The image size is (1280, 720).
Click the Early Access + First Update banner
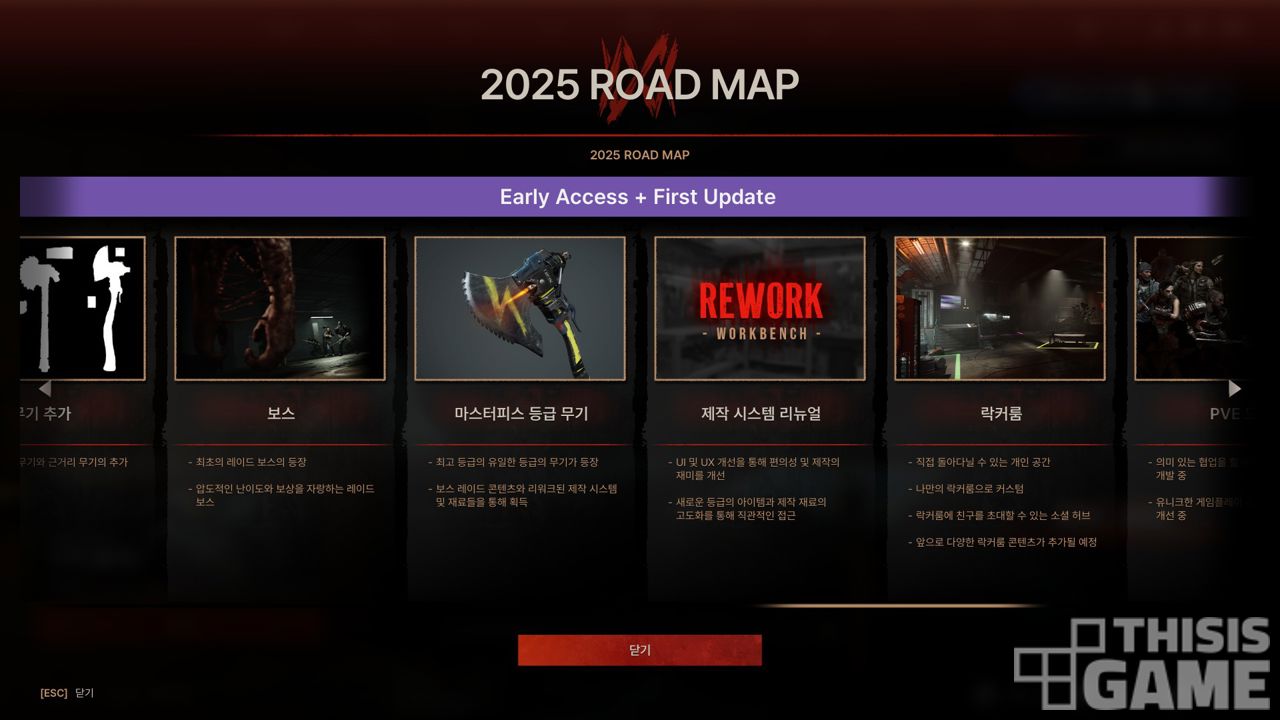click(x=637, y=197)
